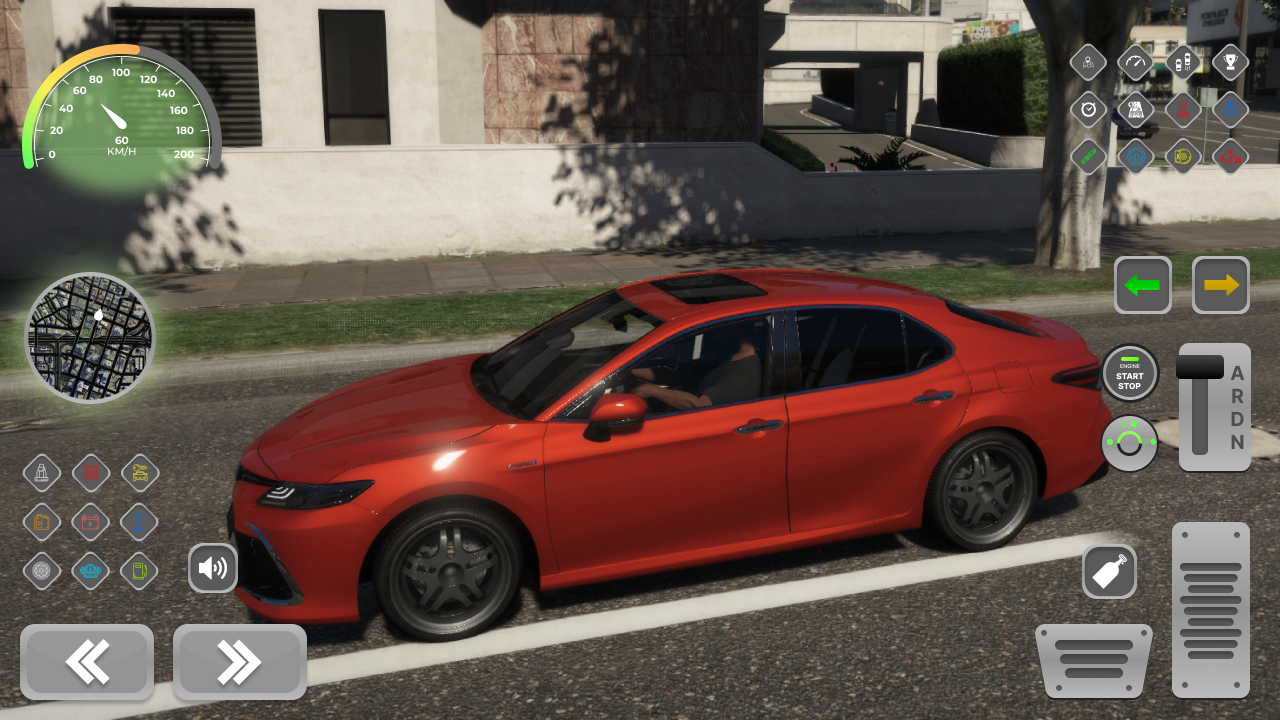
Task: Click the double-left chevron button
Action: [87, 661]
